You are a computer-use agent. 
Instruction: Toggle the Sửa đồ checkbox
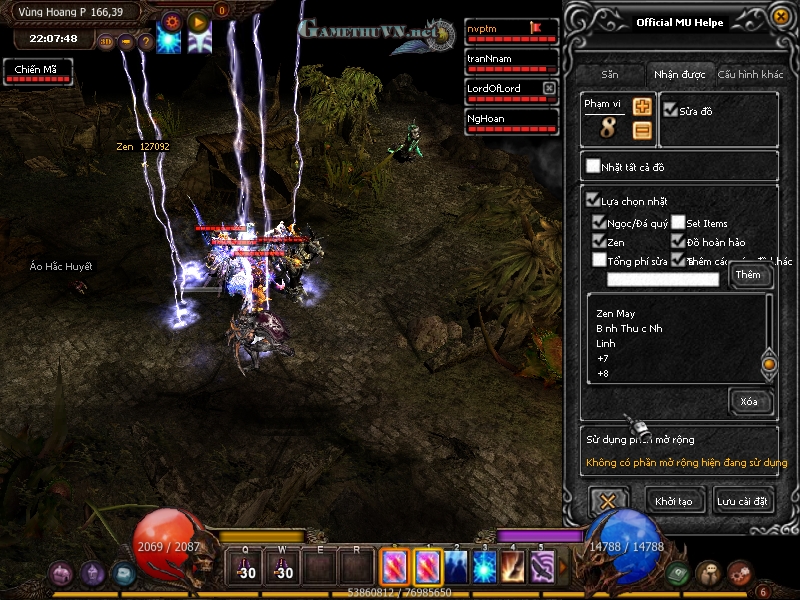[x=671, y=111]
